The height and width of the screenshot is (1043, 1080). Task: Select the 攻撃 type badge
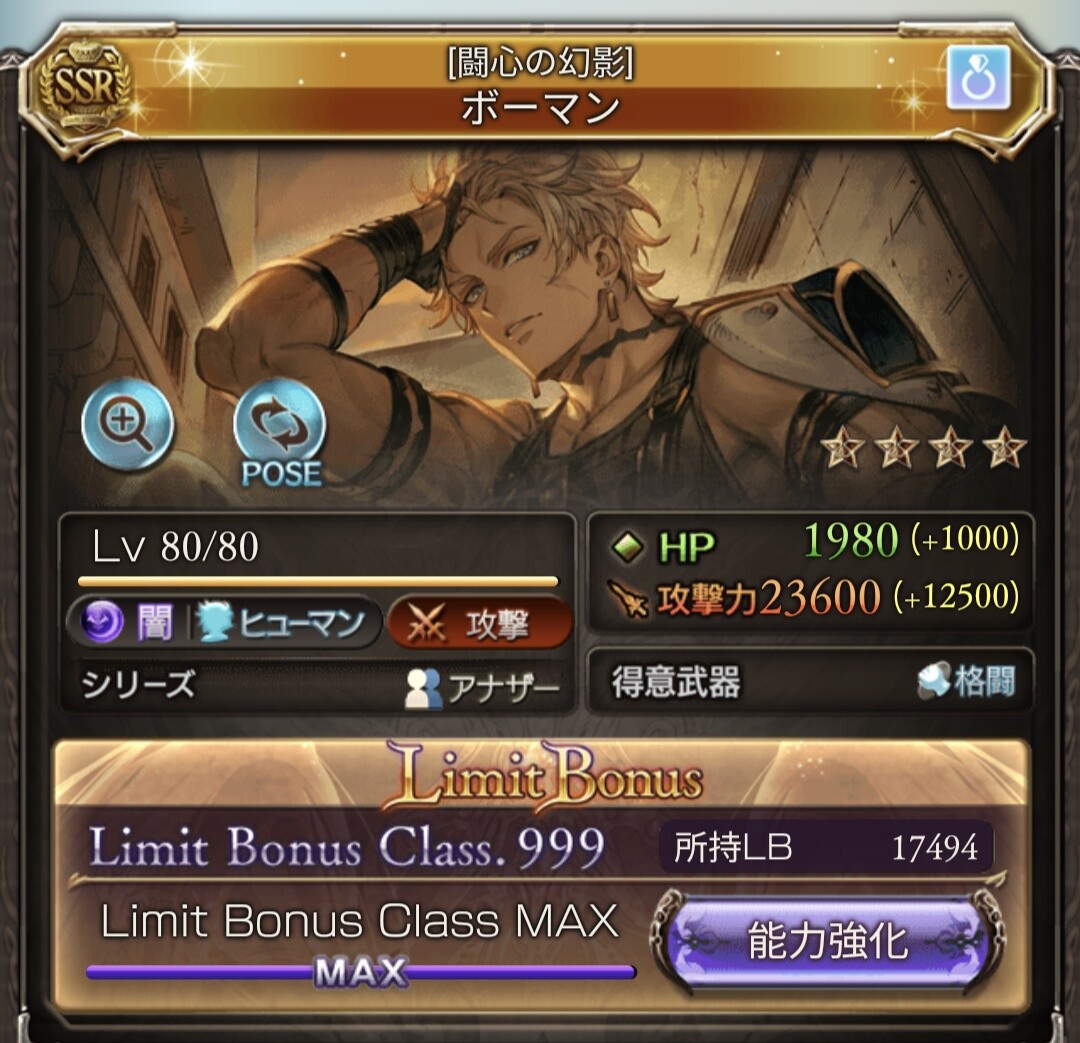[480, 623]
